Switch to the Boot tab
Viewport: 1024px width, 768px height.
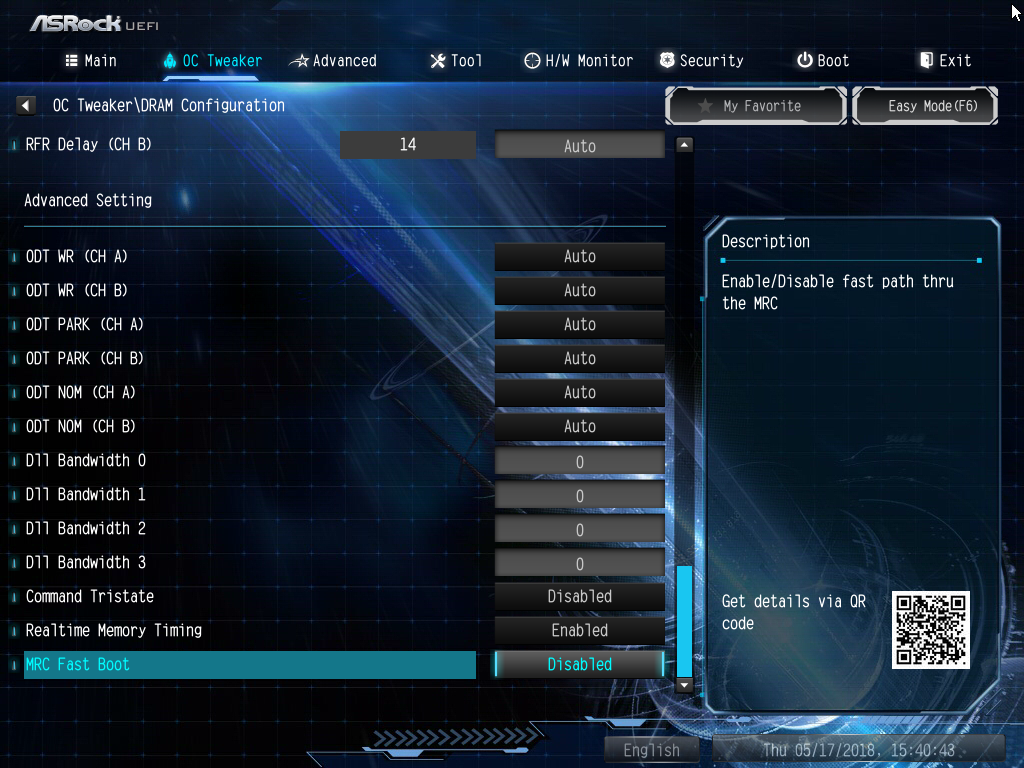823,61
